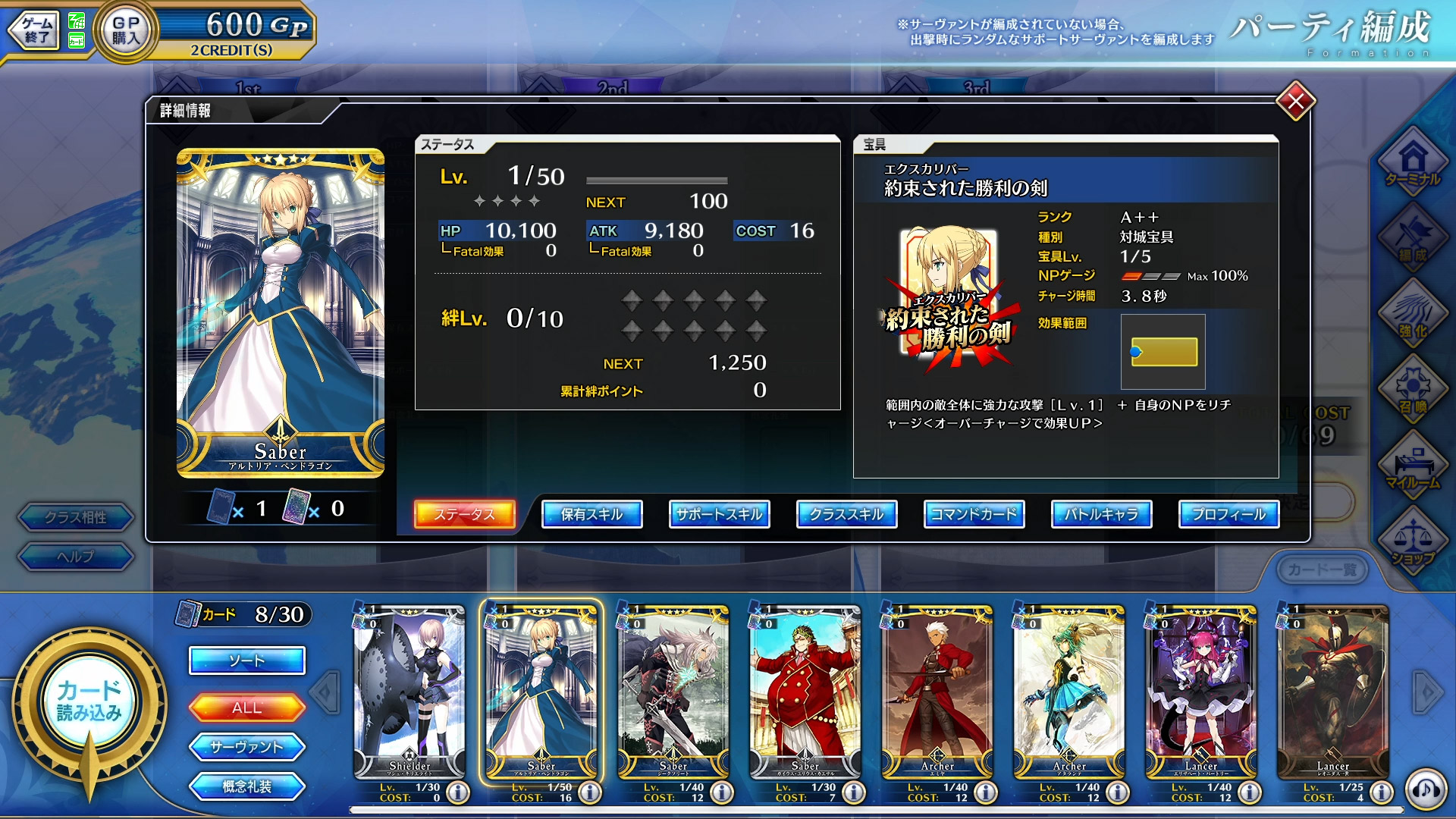Filter cards by サーヴァント
Screen dimensions: 1456x819
(246, 747)
